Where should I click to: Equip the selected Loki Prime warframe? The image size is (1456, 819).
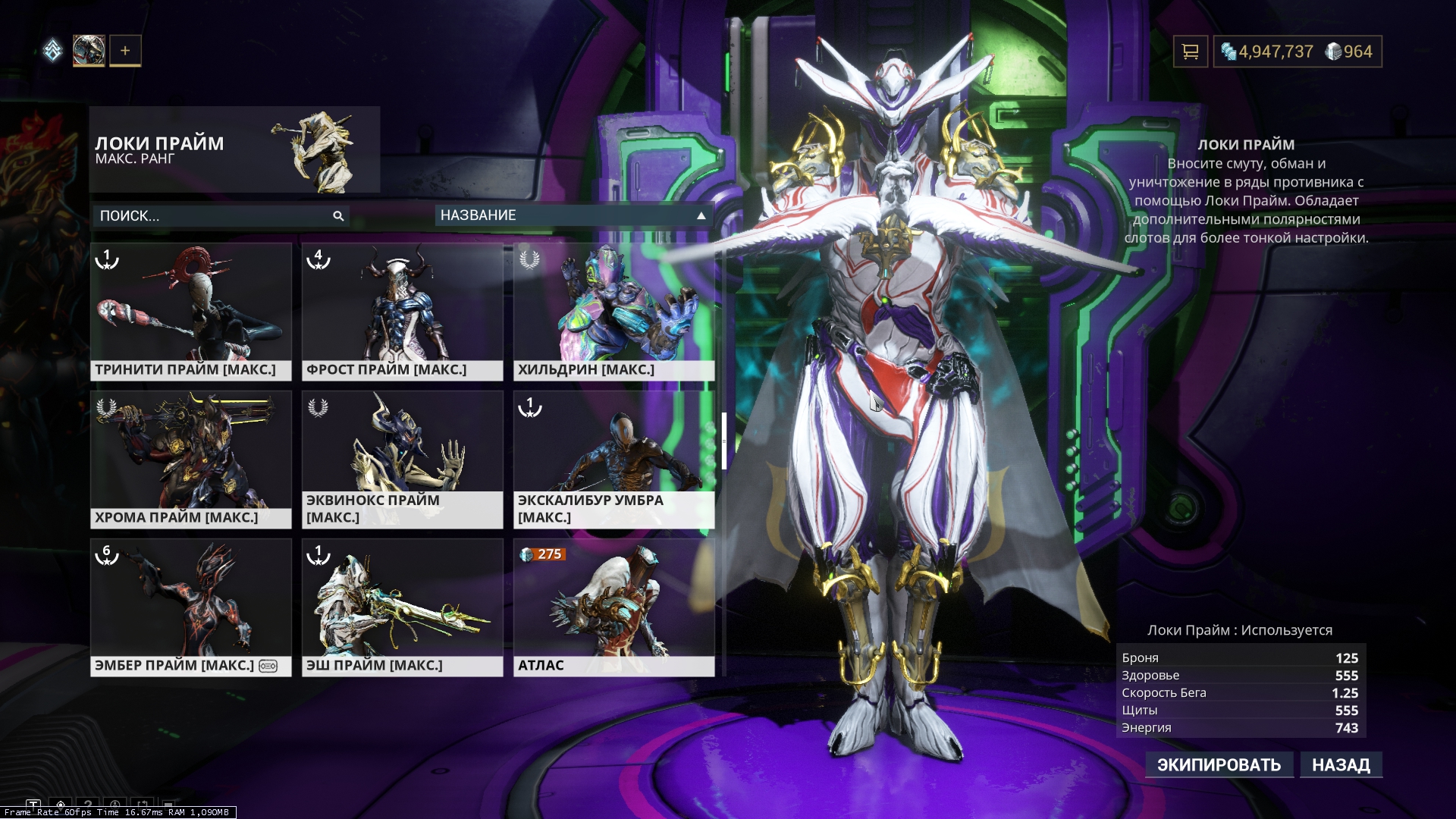click(1219, 764)
